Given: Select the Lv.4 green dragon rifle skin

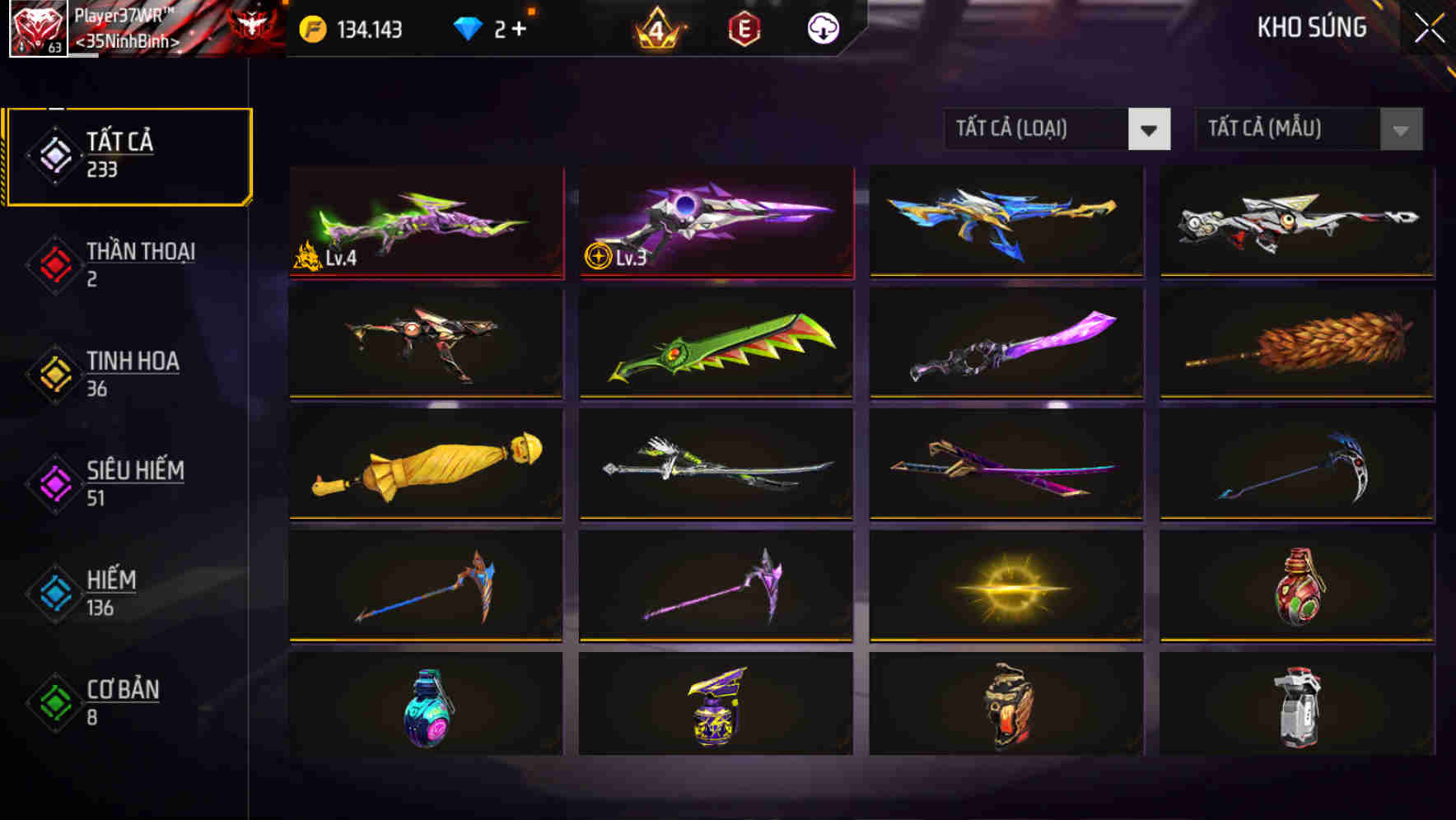Looking at the screenshot, I should pos(425,222).
